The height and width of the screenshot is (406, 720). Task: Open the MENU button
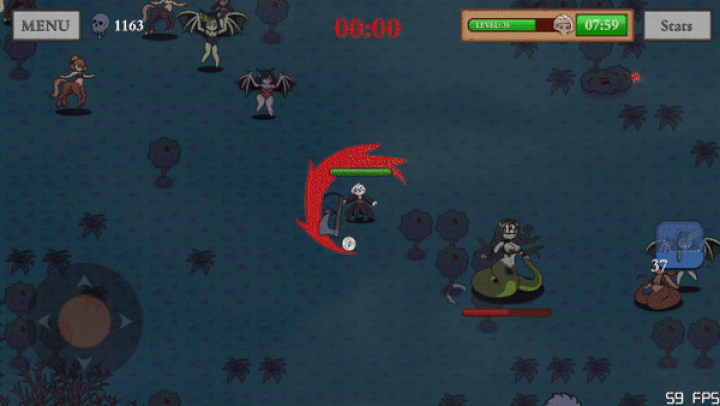[x=46, y=25]
